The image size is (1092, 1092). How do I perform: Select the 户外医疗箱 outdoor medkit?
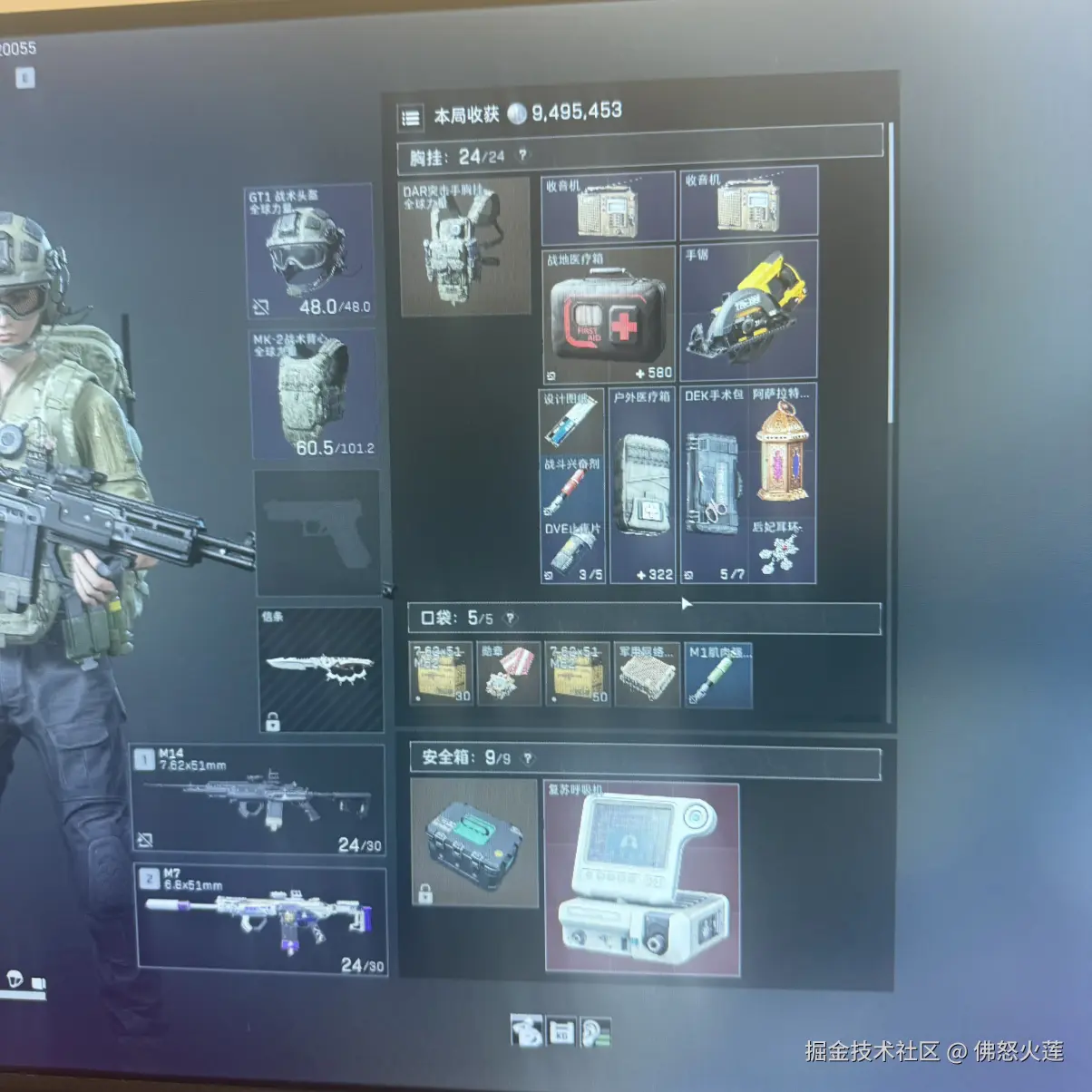click(x=642, y=486)
